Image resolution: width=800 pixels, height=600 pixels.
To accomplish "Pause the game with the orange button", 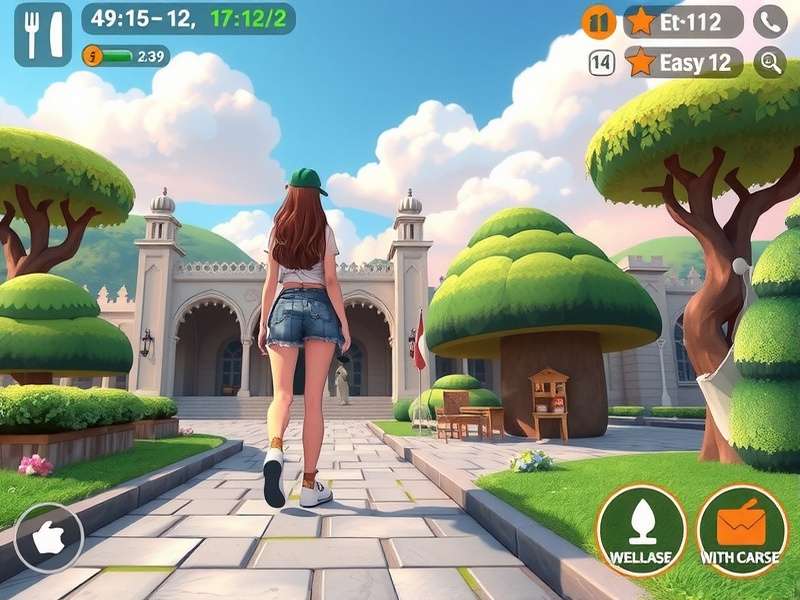I will click(599, 21).
